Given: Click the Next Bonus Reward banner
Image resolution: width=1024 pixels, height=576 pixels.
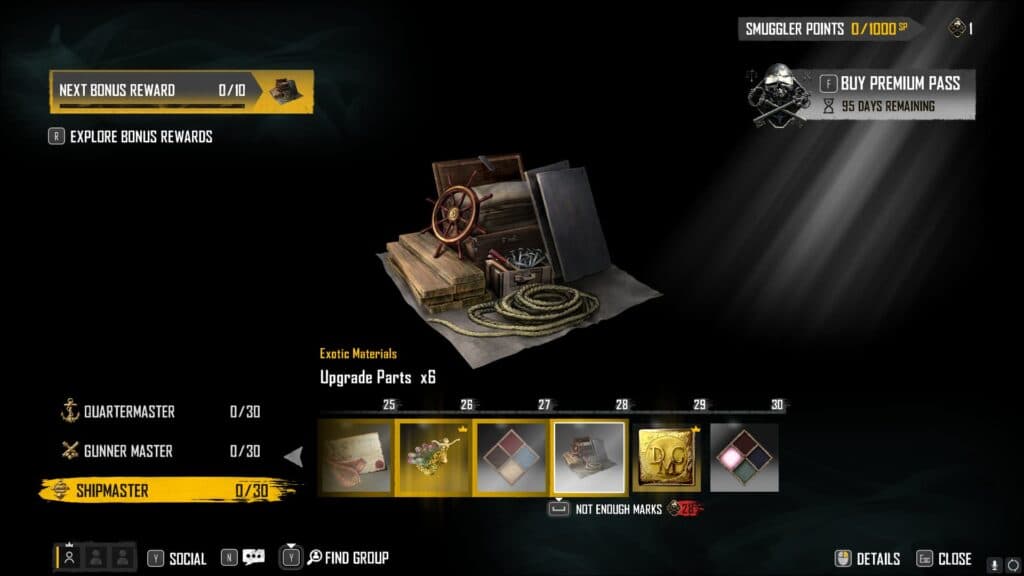Looking at the screenshot, I should (x=181, y=91).
